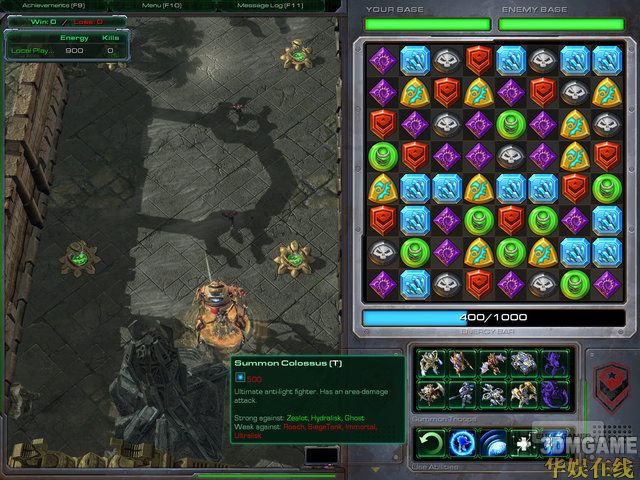
Task: Summon the Zealot troop
Action: (x=430, y=363)
